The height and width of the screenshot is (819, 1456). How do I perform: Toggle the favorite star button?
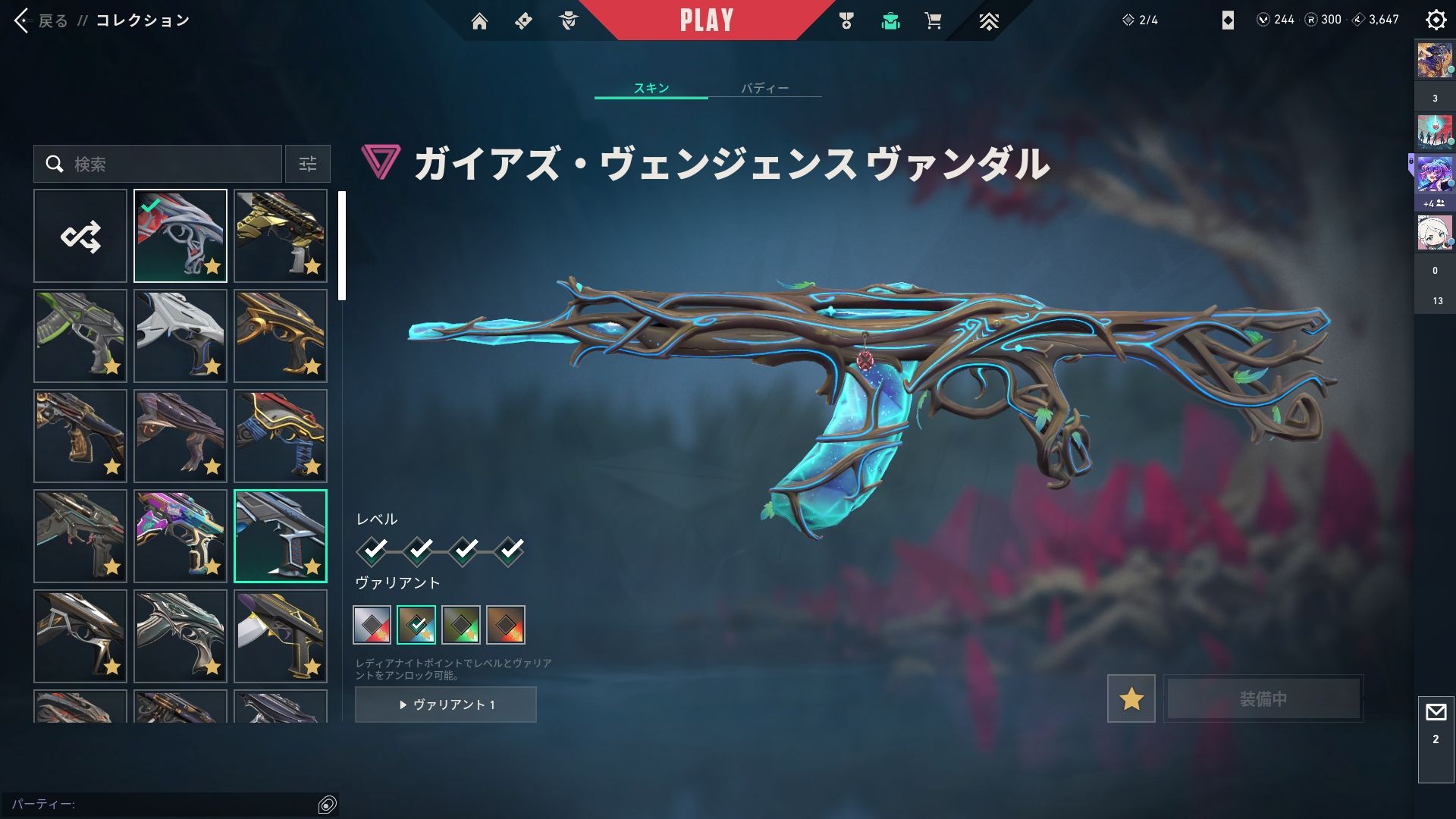[x=1131, y=698]
